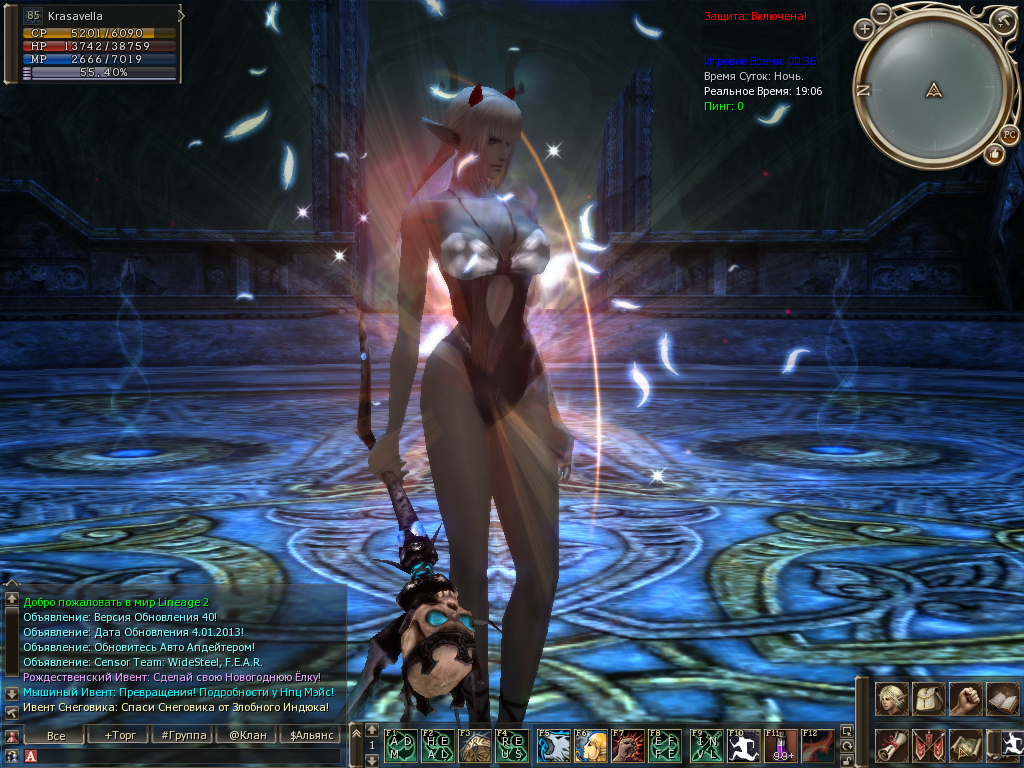Open the world map parchment icon
This screenshot has width=1024, height=768.
click(x=966, y=745)
